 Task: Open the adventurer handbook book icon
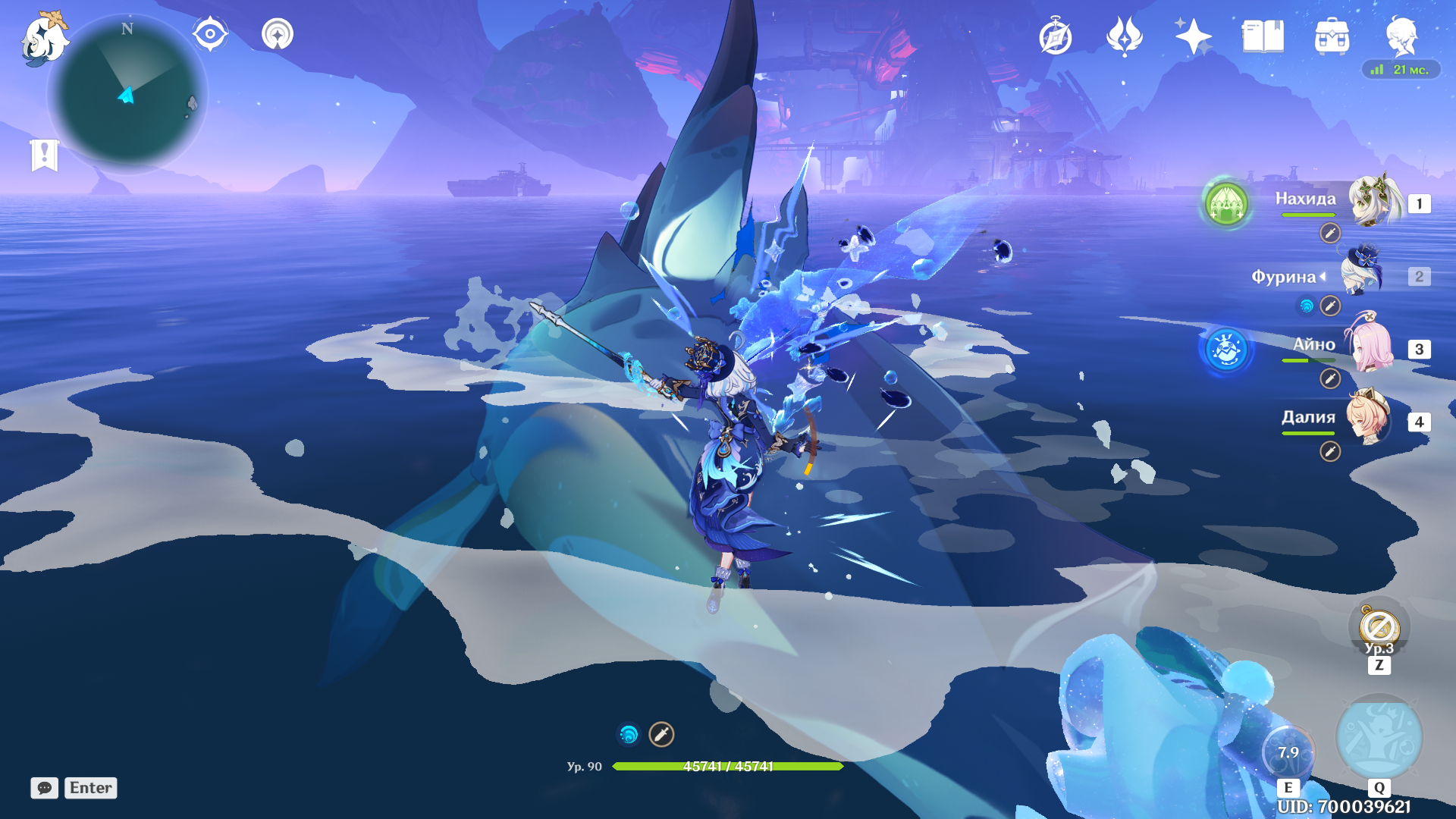coord(1263,36)
